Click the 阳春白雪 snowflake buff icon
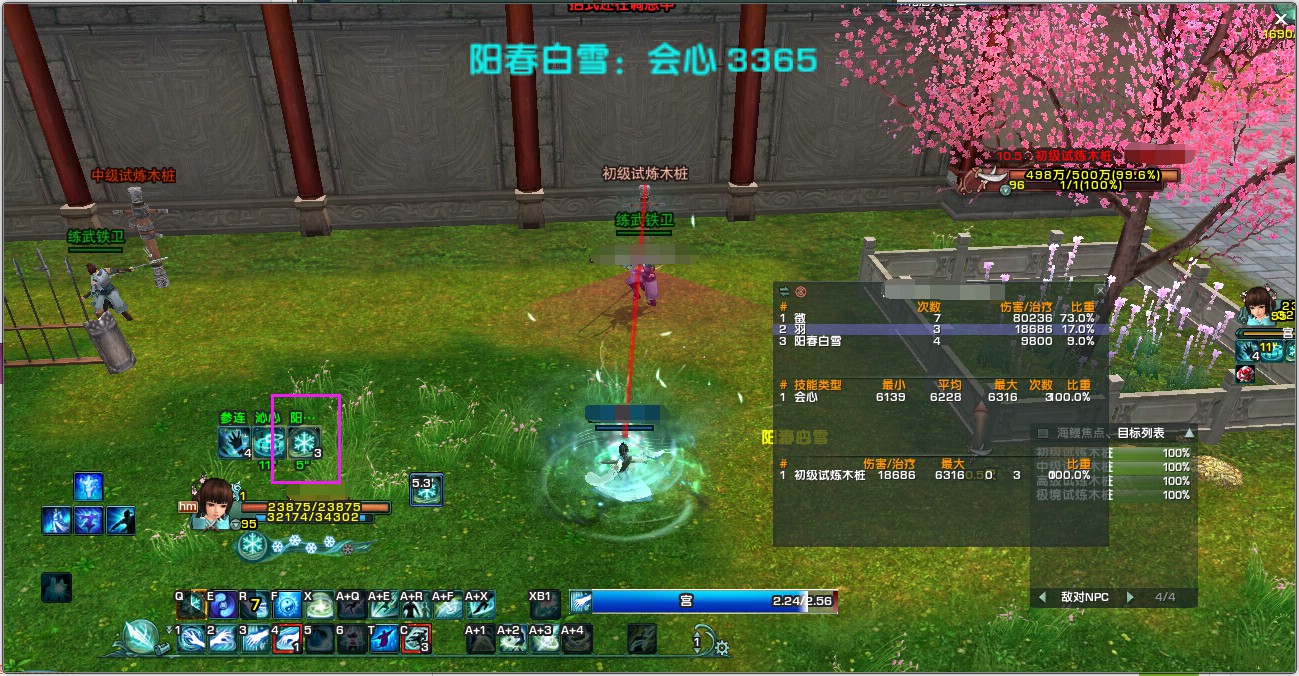 (x=303, y=442)
